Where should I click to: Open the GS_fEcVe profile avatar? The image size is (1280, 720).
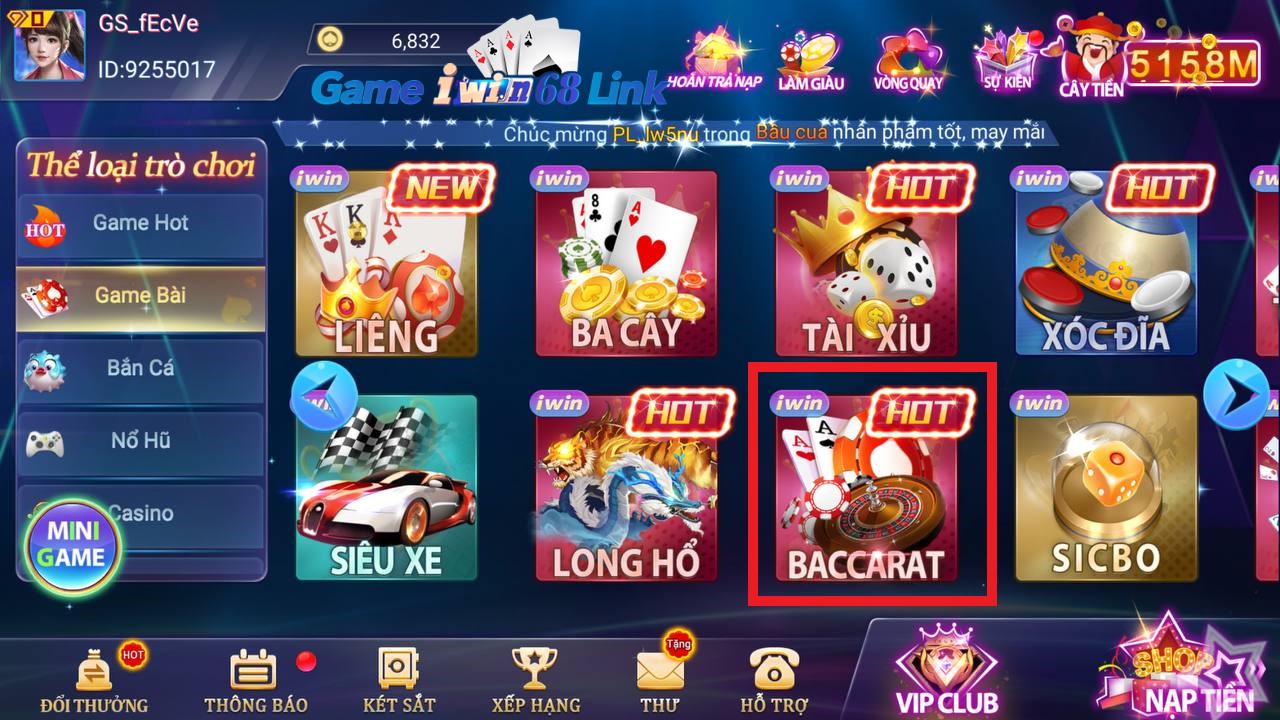tap(45, 45)
